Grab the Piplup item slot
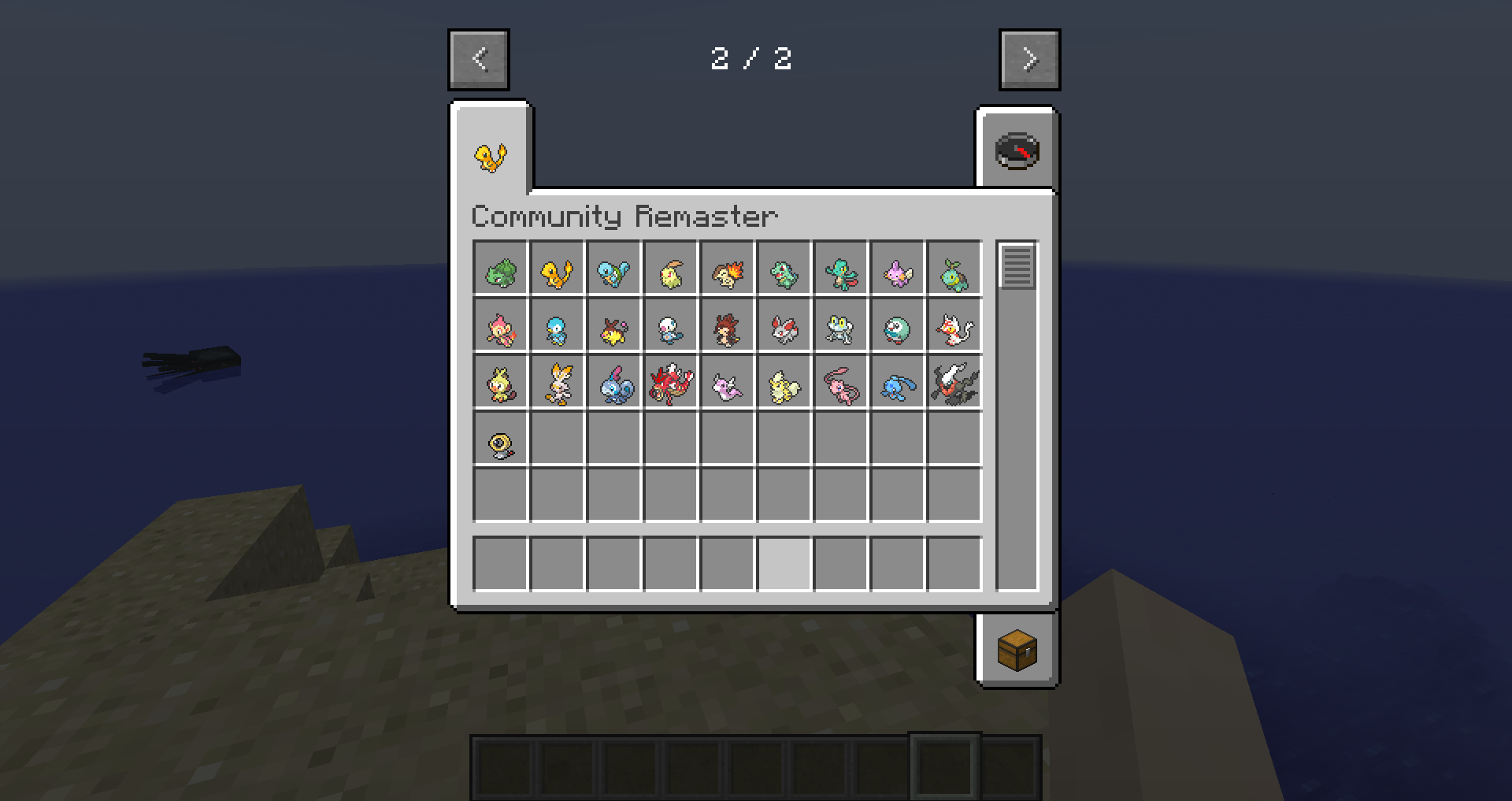 click(x=558, y=326)
